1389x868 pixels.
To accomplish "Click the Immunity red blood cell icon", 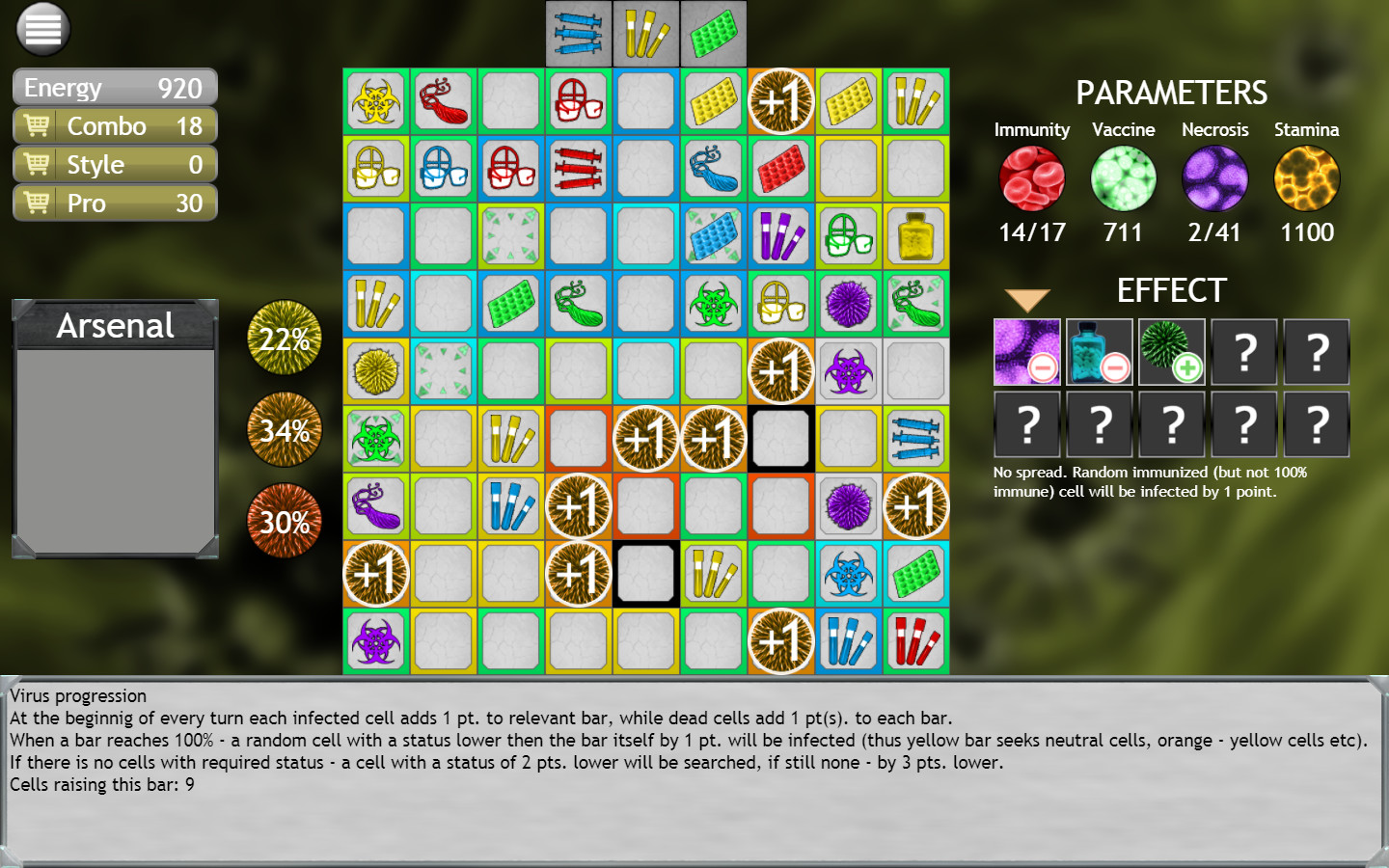I will point(1032,178).
